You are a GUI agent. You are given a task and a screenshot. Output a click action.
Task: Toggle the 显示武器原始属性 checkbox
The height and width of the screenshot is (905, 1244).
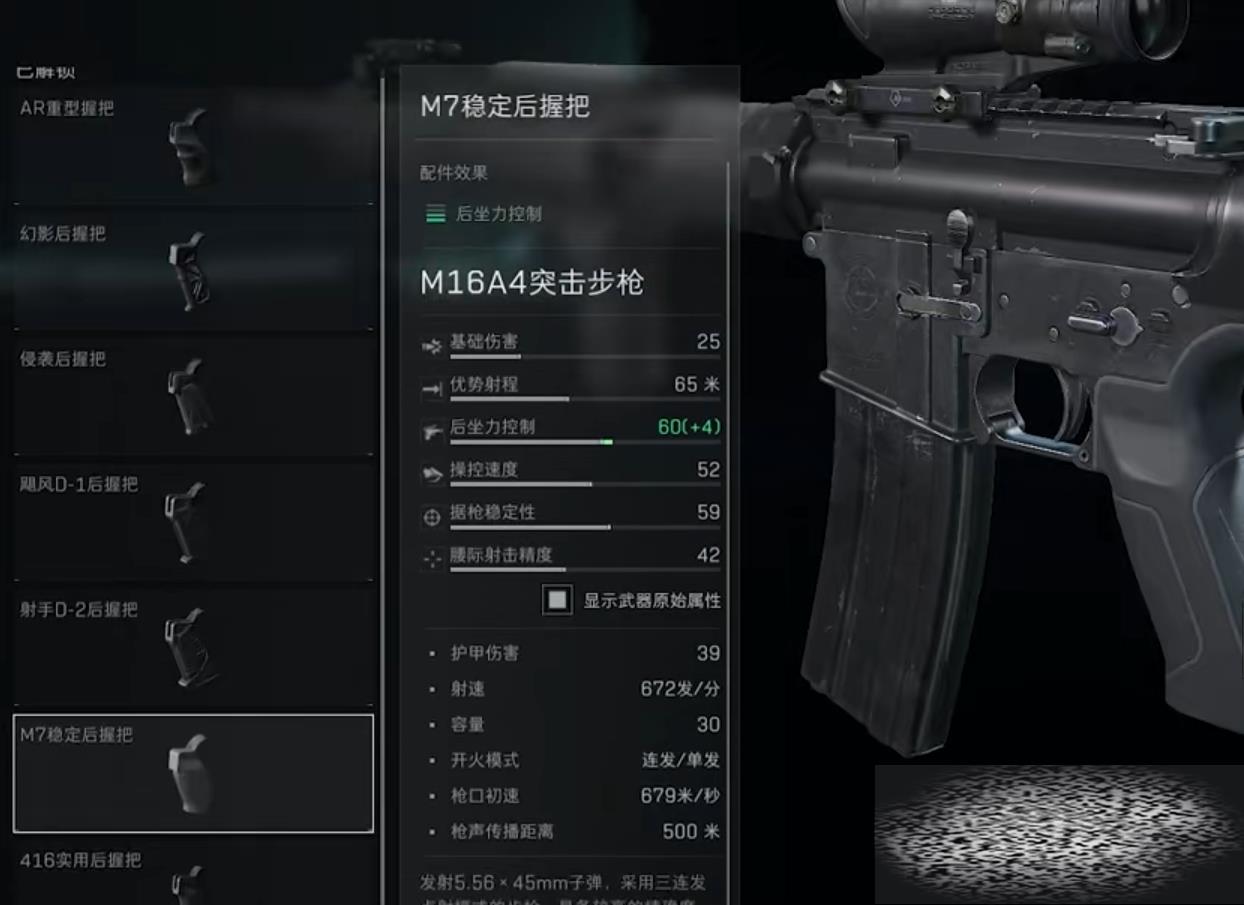[557, 600]
